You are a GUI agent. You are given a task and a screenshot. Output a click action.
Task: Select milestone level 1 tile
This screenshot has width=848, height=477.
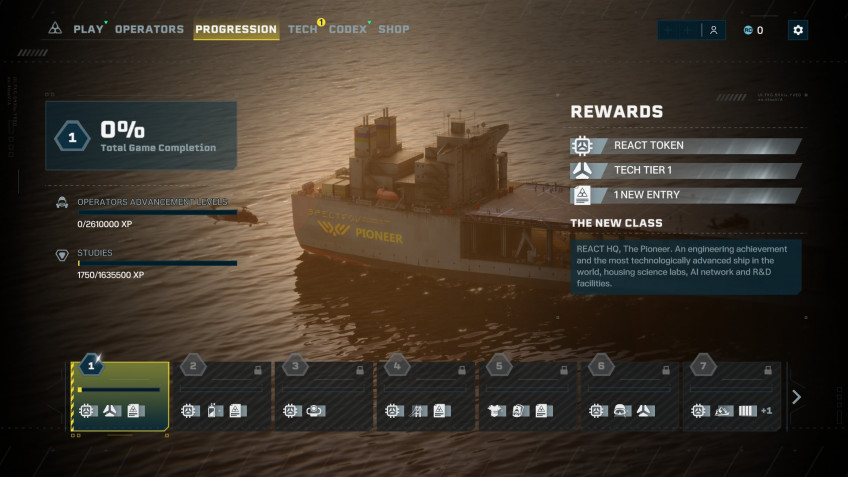click(x=120, y=396)
